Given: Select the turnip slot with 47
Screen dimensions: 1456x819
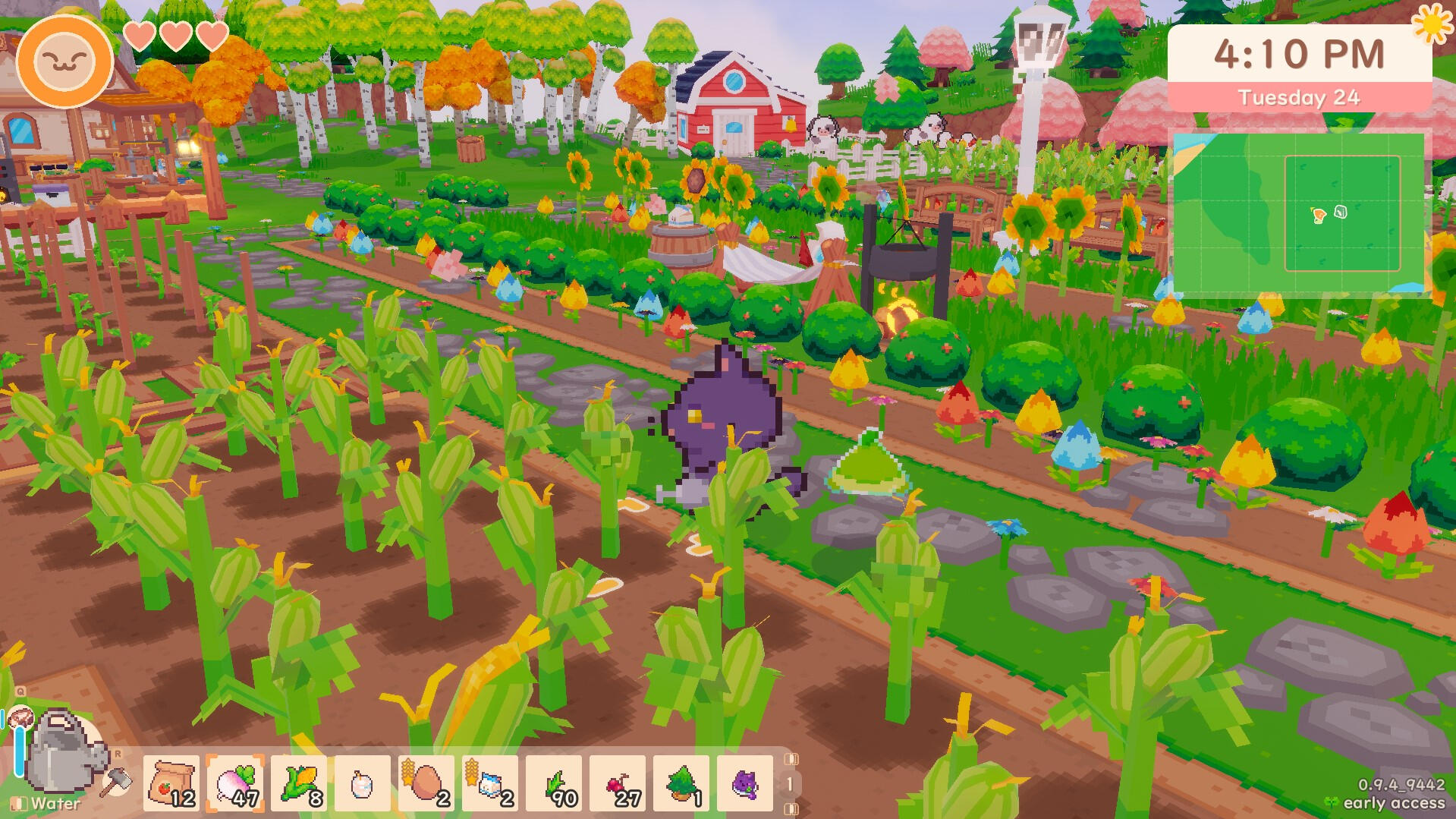Looking at the screenshot, I should 235,783.
